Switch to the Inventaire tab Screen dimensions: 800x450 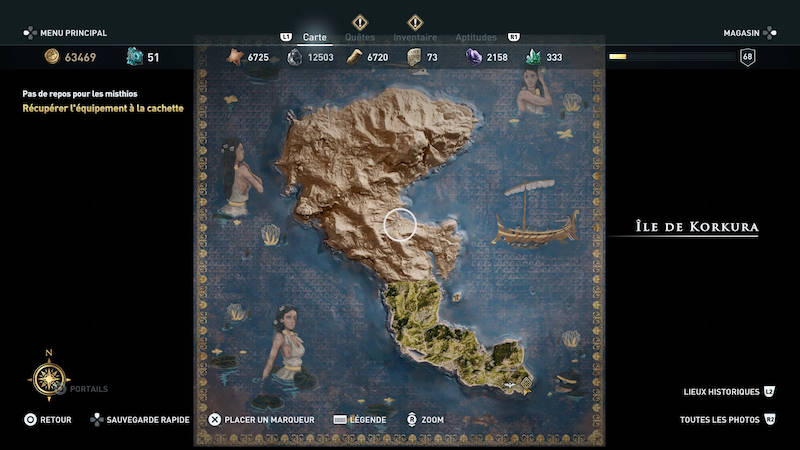pyautogui.click(x=415, y=37)
